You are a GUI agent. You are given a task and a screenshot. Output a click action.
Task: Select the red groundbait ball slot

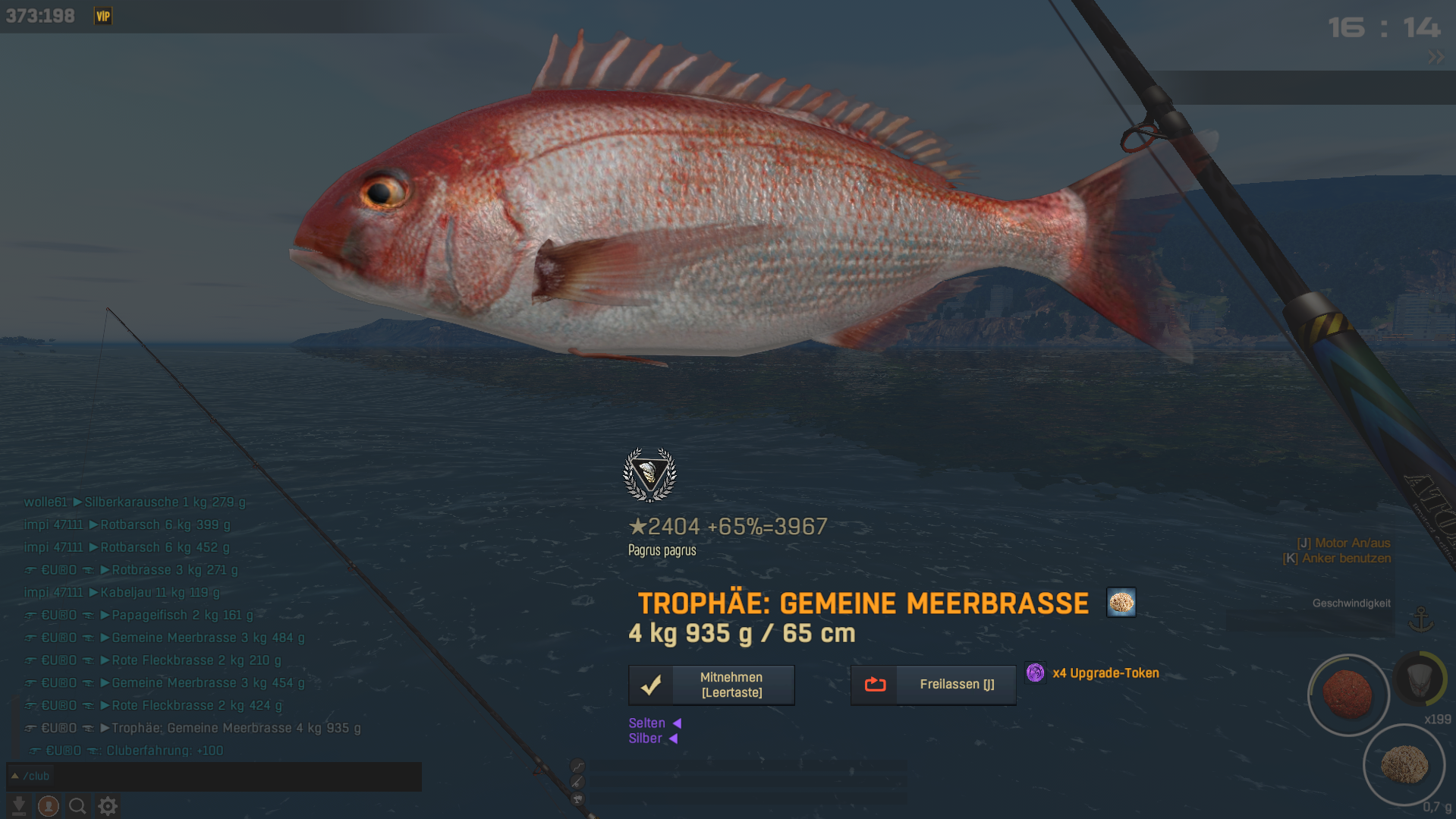click(1348, 694)
